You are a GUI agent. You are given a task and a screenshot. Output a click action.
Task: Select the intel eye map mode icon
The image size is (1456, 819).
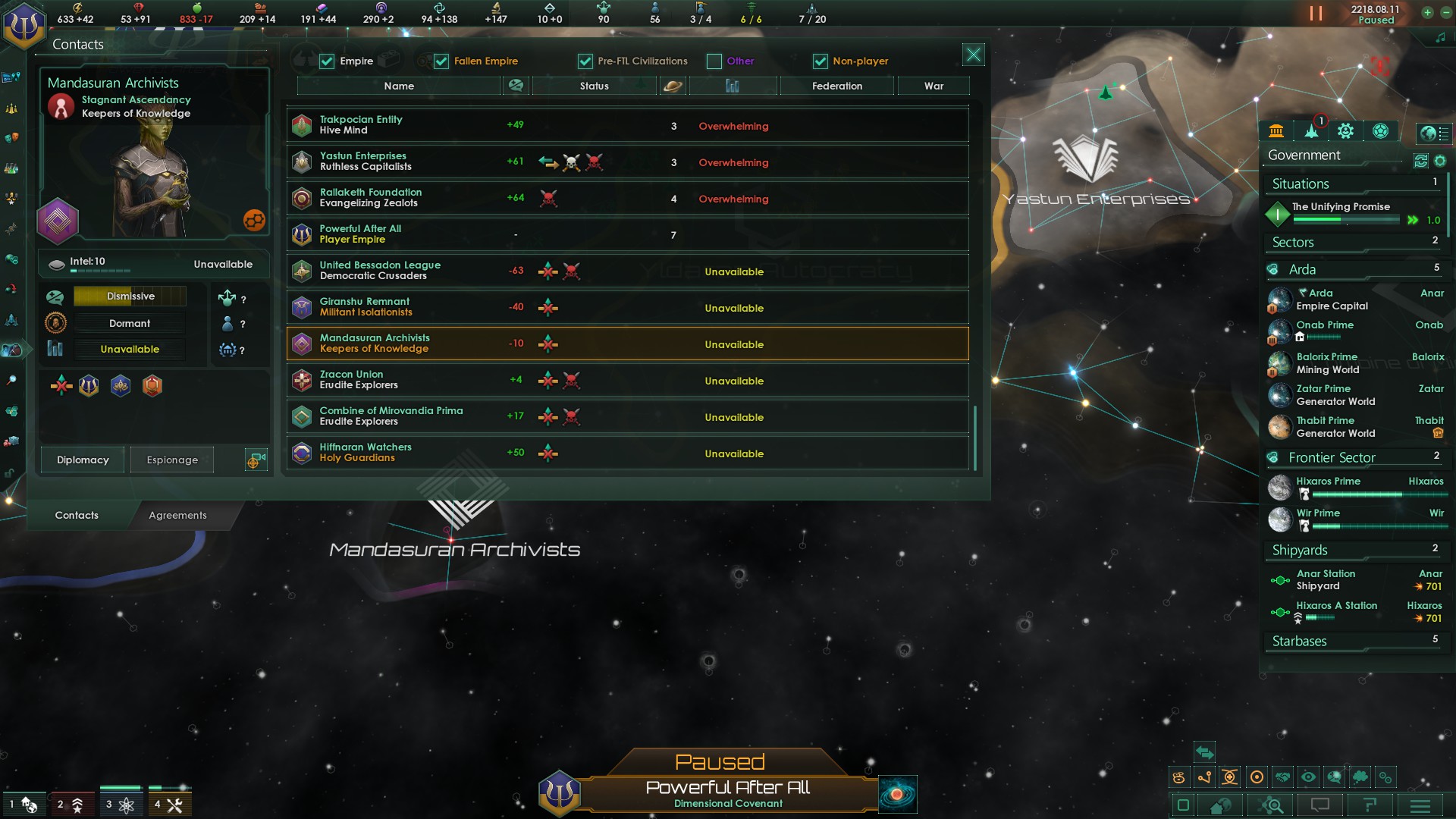[x=1309, y=777]
